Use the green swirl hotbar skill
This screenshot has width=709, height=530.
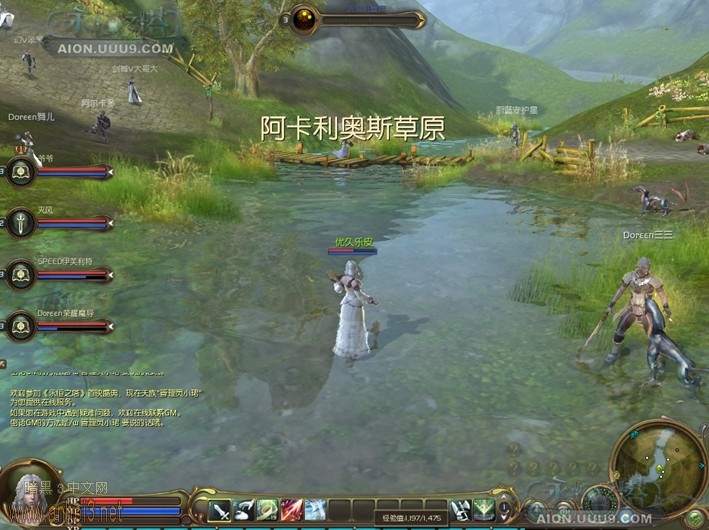point(267,509)
